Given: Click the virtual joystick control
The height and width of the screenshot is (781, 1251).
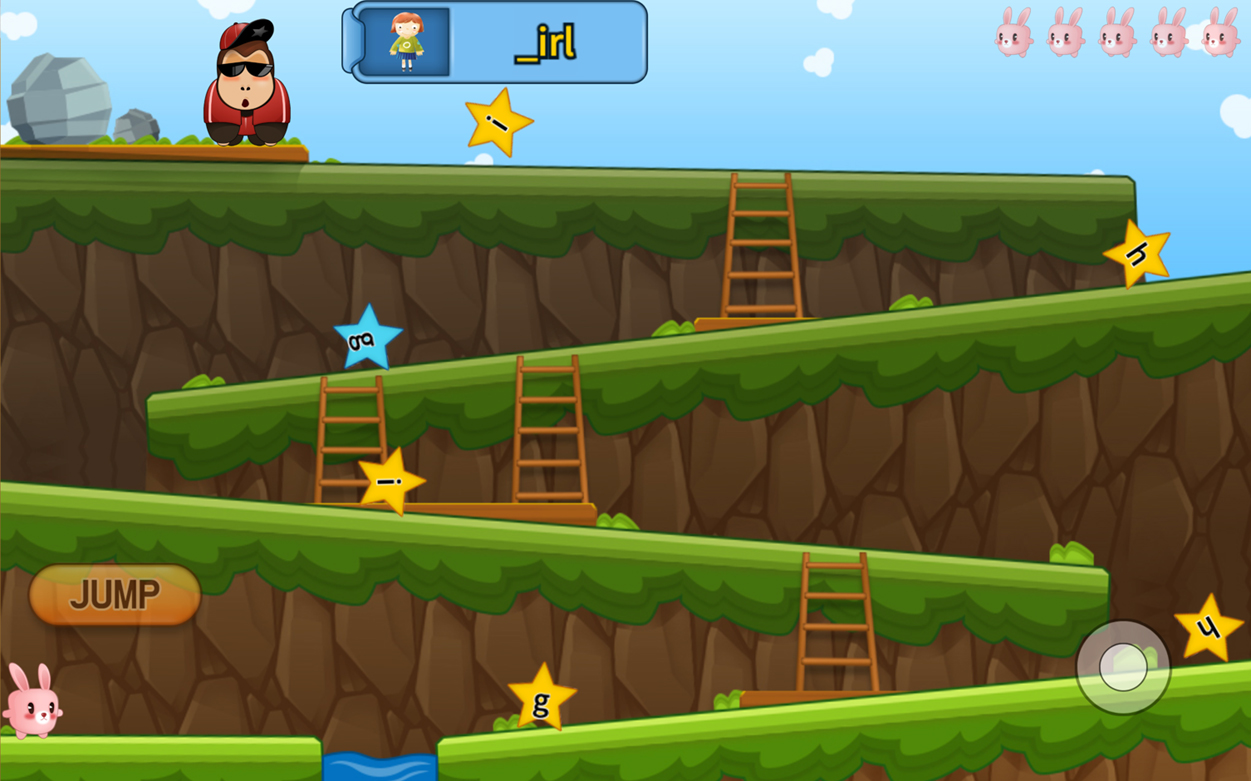Looking at the screenshot, I should pos(1123,667).
